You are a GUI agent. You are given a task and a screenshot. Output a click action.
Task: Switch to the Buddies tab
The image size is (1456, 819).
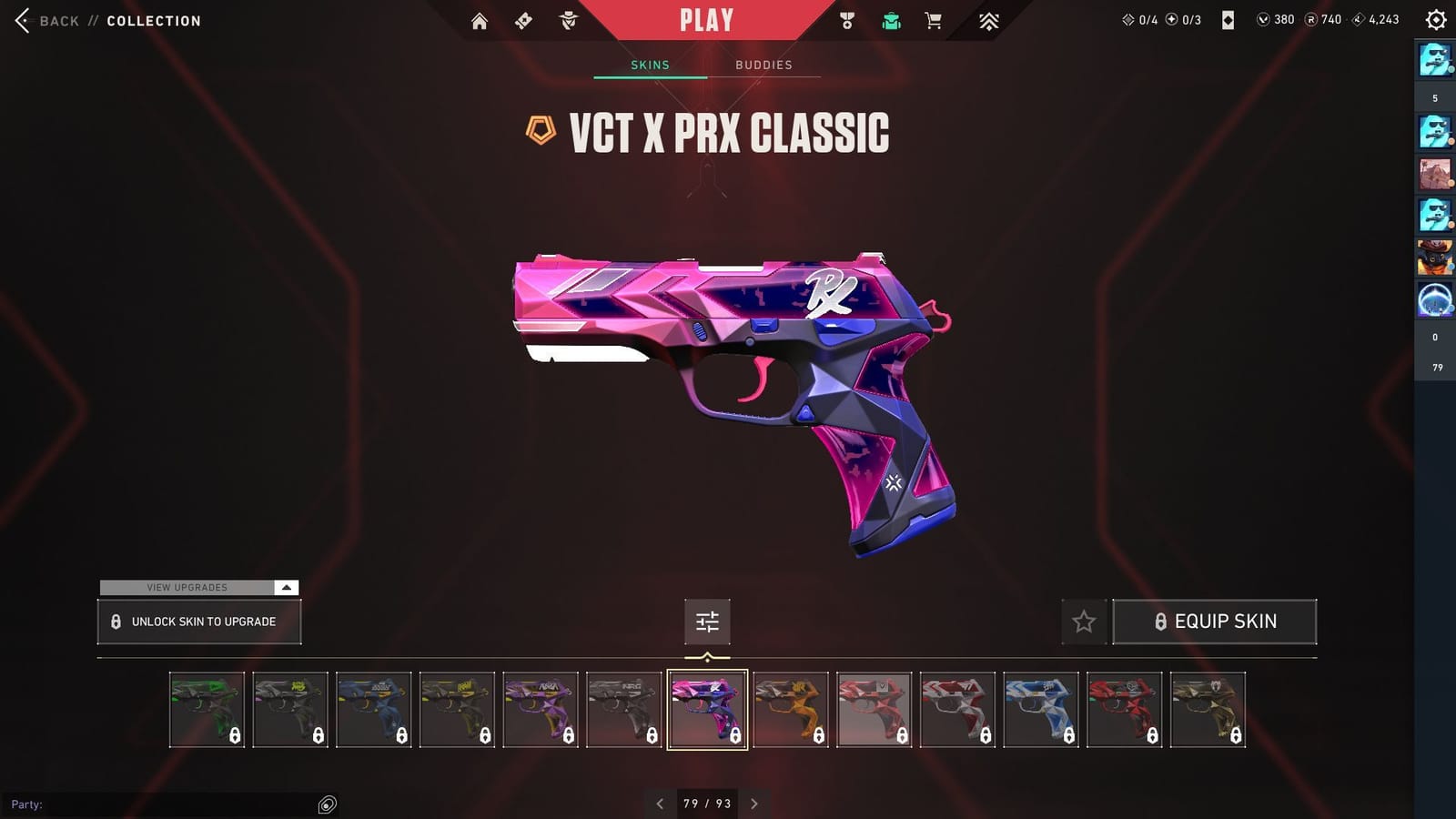pyautogui.click(x=764, y=65)
